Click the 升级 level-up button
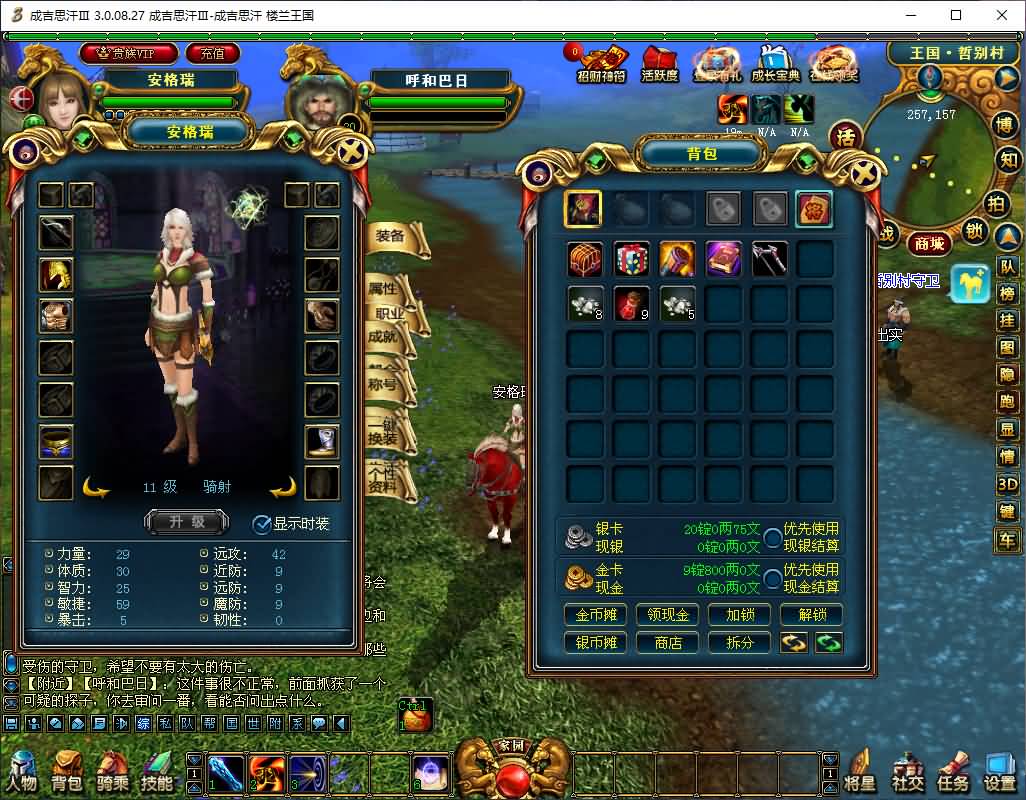Viewport: 1026px width, 800px height. (187, 521)
